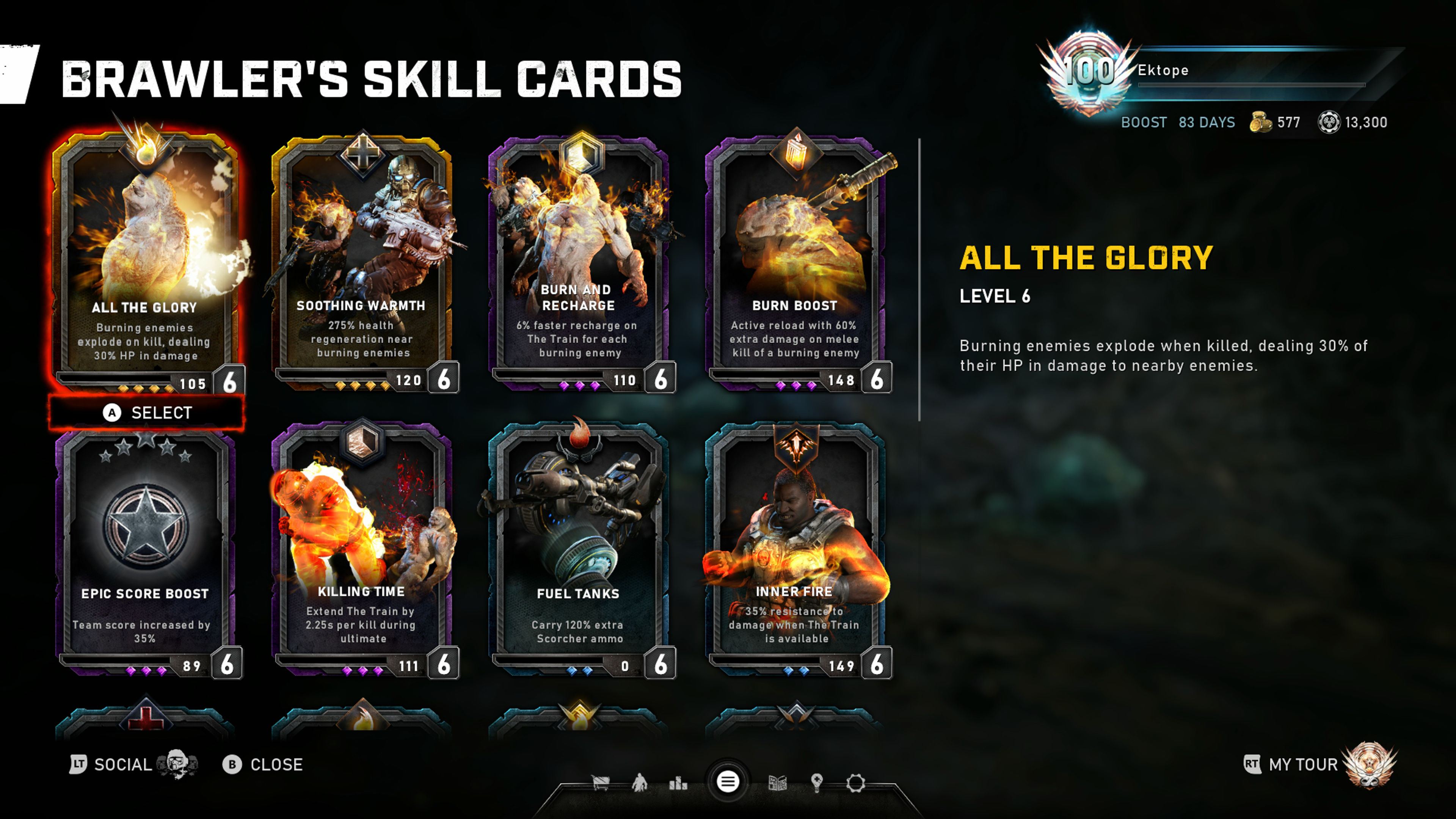
Task: Select the Killing Time skill card
Action: 362,548
